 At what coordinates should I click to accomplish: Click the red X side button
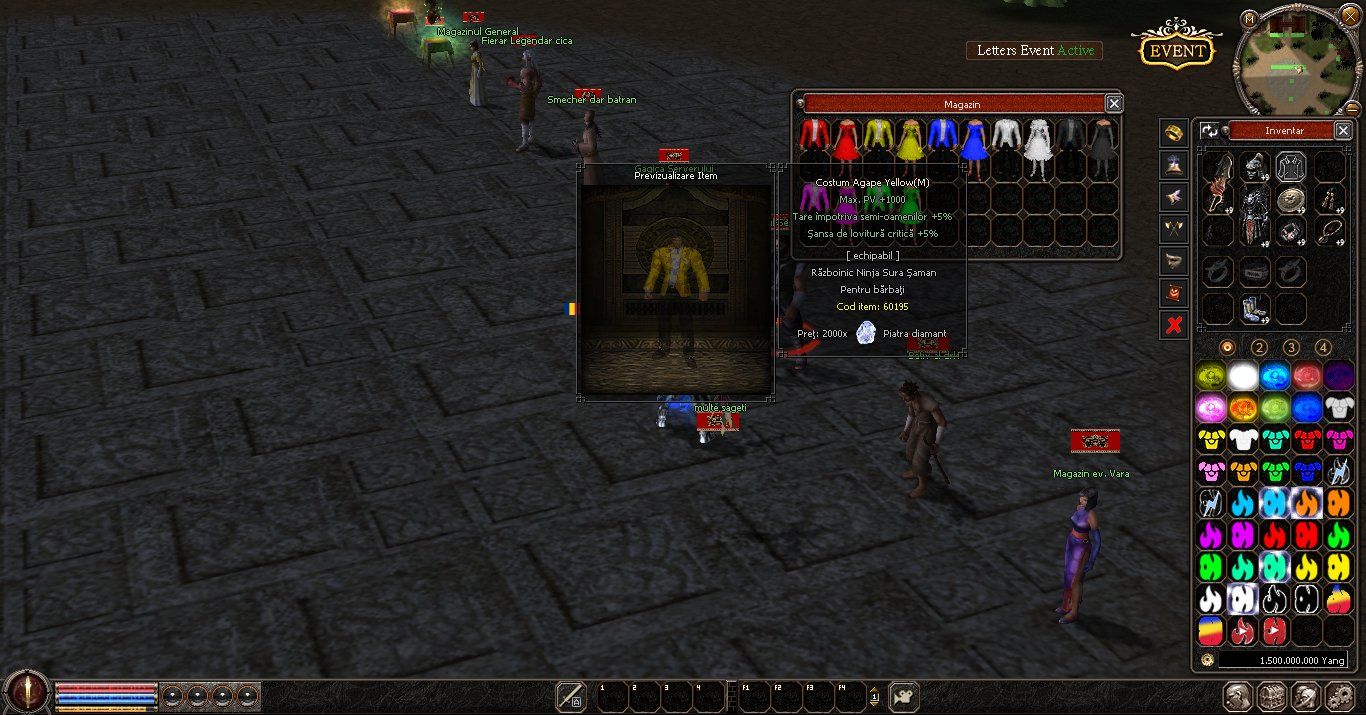[1174, 325]
